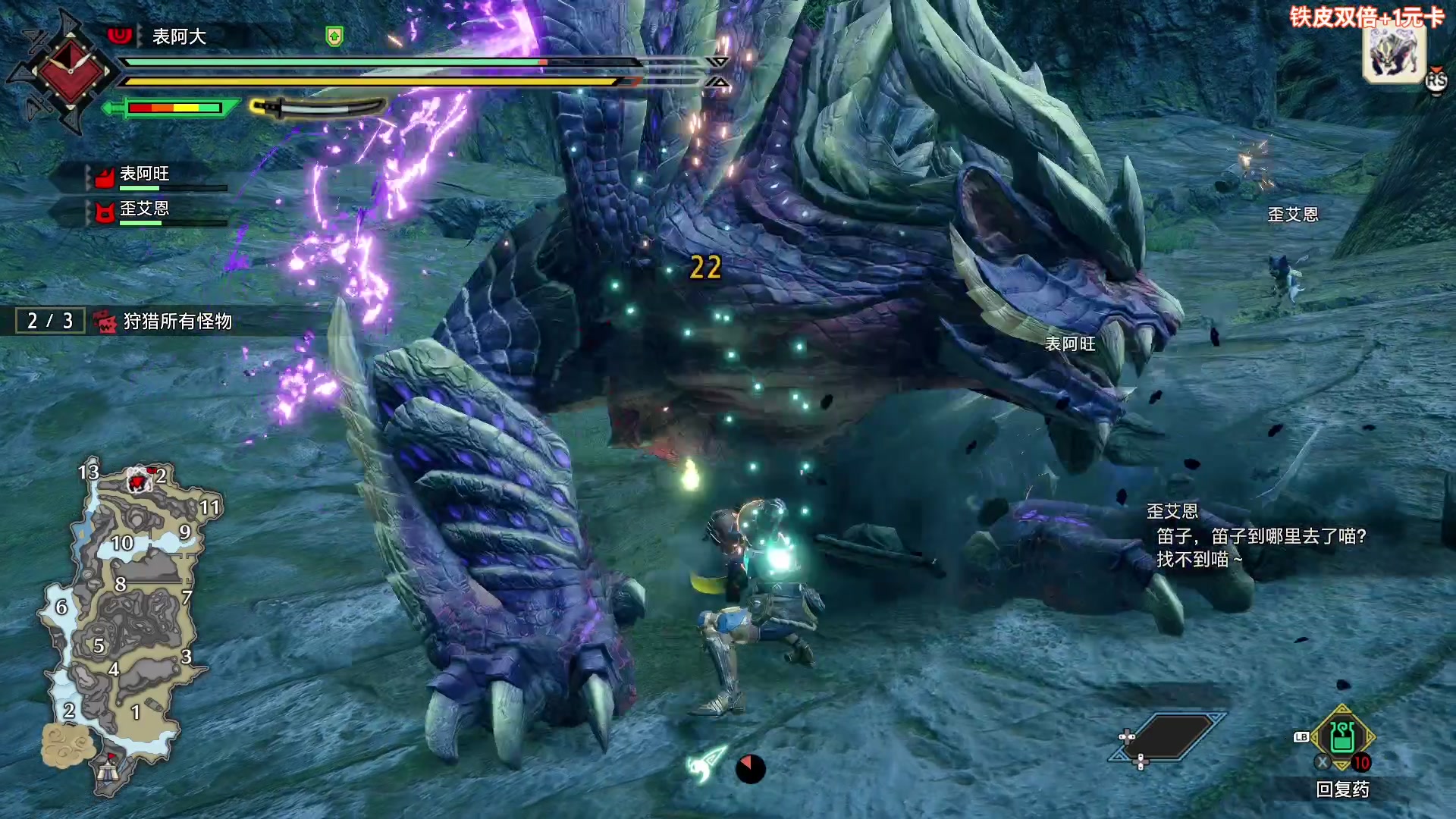The width and height of the screenshot is (1456, 819).
Task: Click the long sword spirit gauge icon
Action: click(318, 108)
